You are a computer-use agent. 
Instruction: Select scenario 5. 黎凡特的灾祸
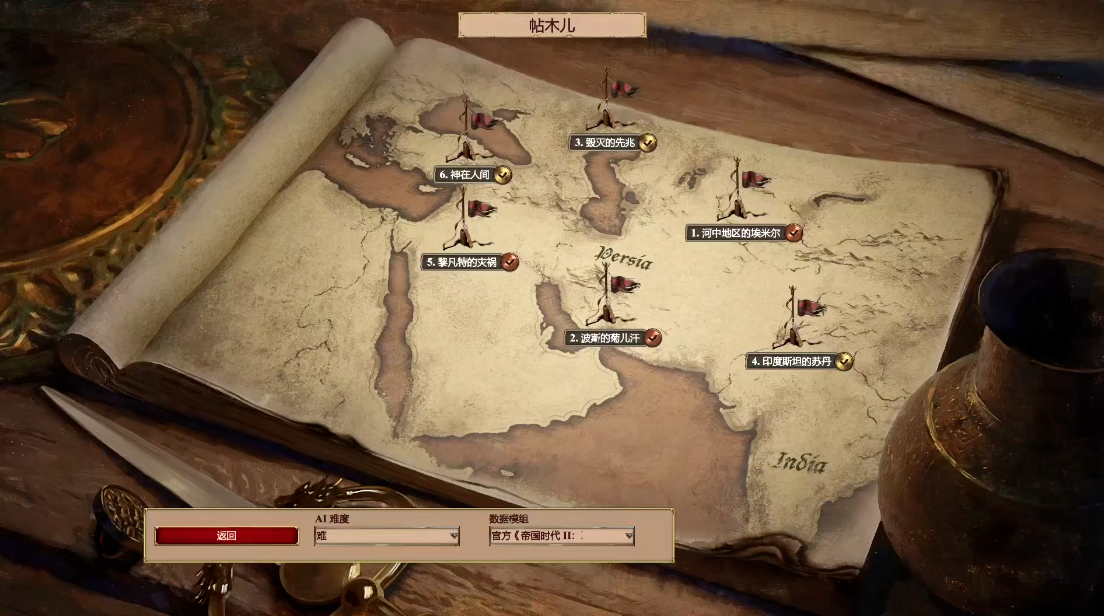[466, 262]
